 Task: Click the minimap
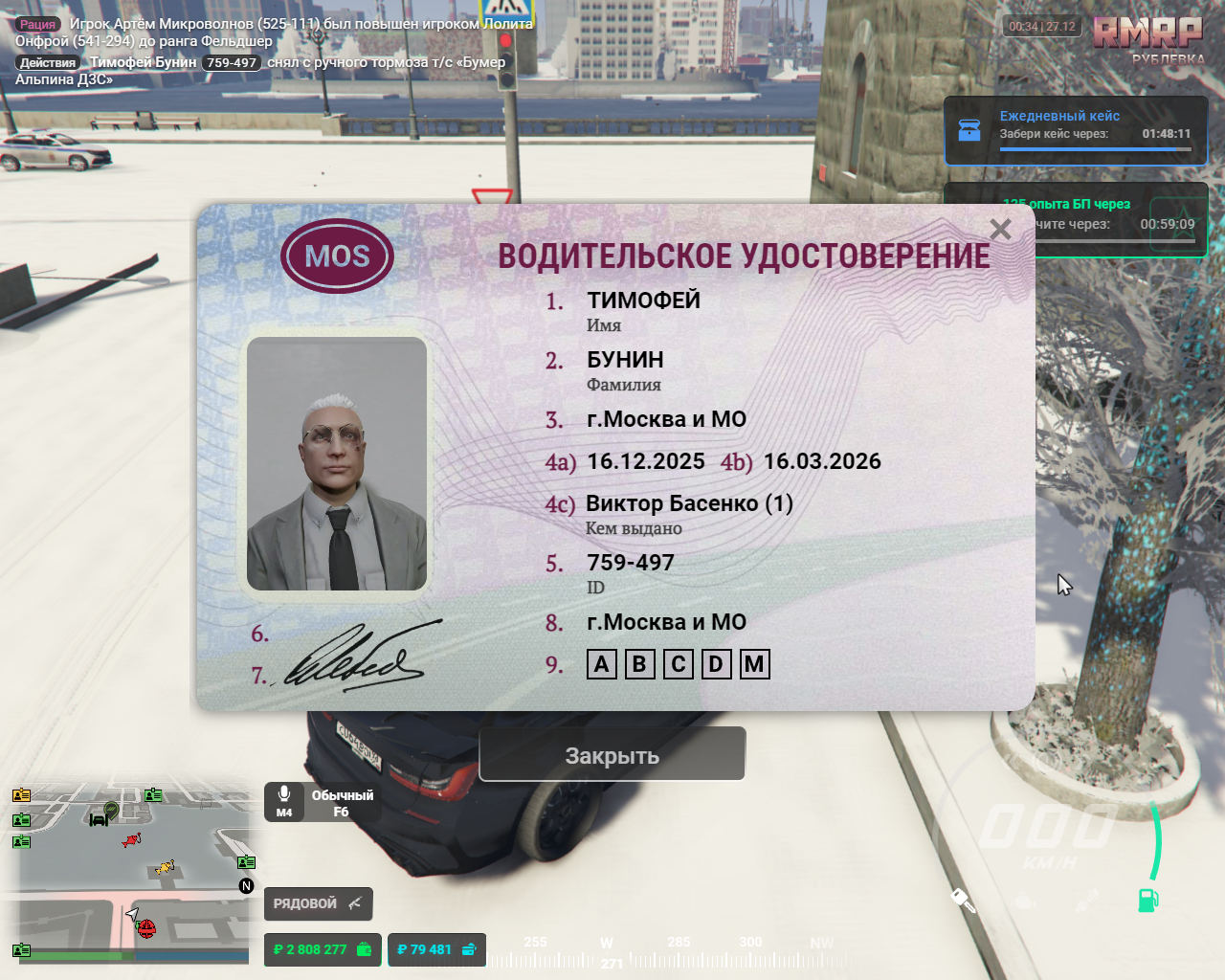click(132, 871)
